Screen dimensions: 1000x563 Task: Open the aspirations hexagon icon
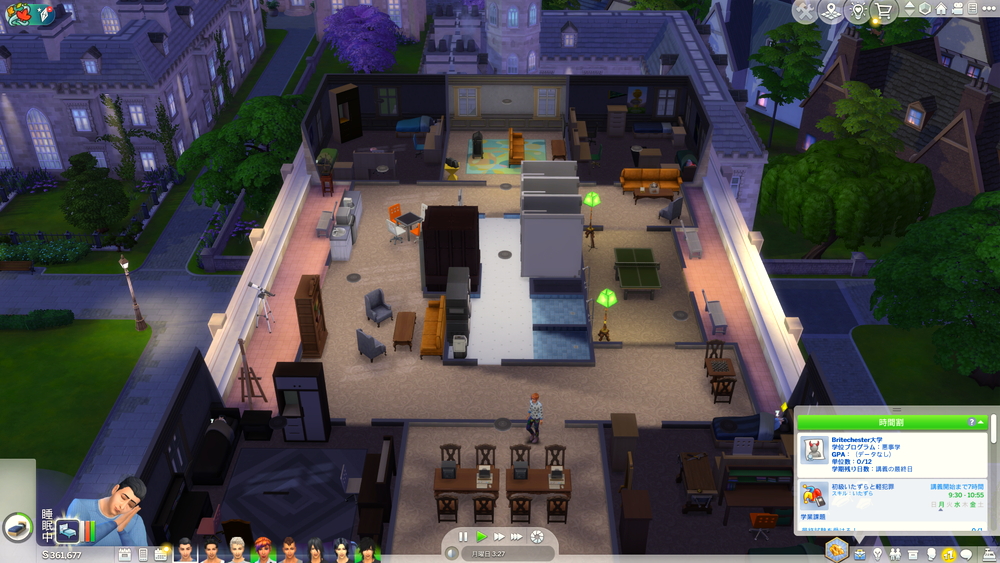[x=836, y=550]
